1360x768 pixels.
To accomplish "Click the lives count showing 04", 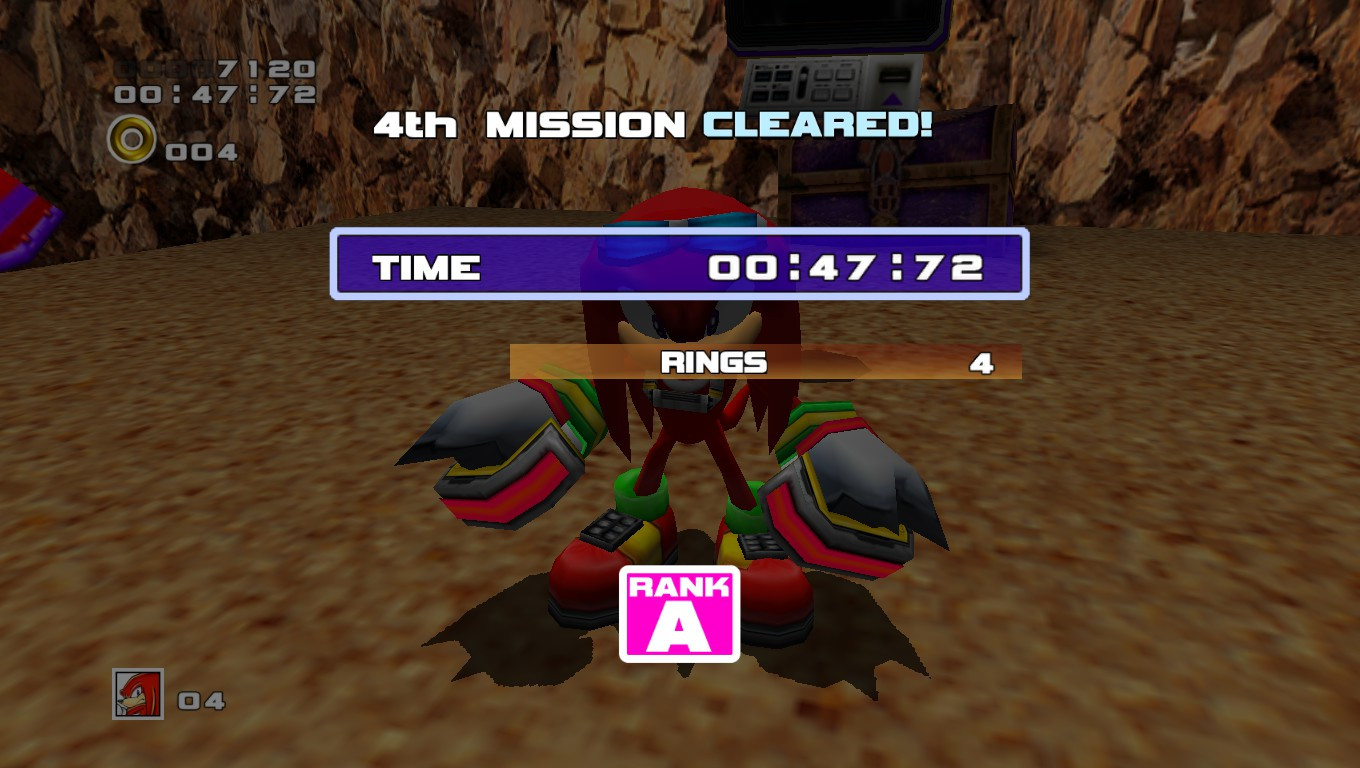I will click(x=201, y=702).
